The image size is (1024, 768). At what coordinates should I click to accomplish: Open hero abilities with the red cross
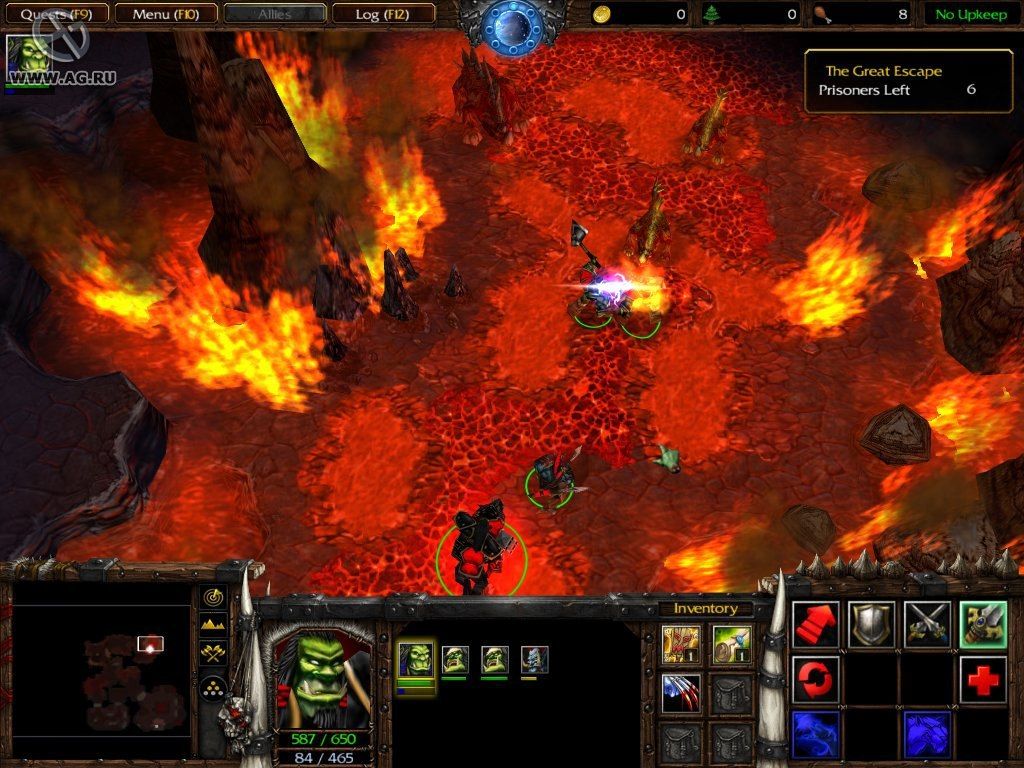pos(983,680)
